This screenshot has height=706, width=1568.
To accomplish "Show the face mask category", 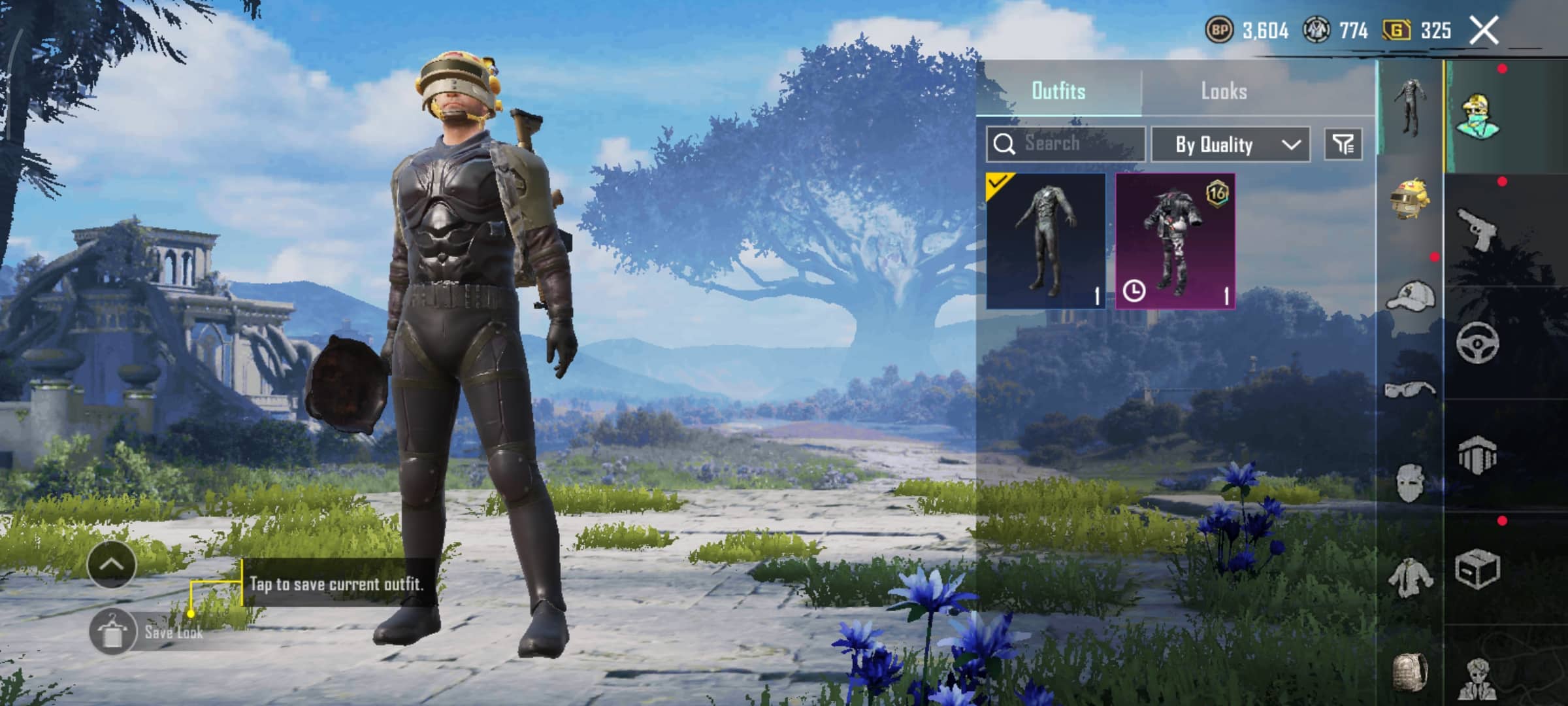I will [x=1409, y=482].
